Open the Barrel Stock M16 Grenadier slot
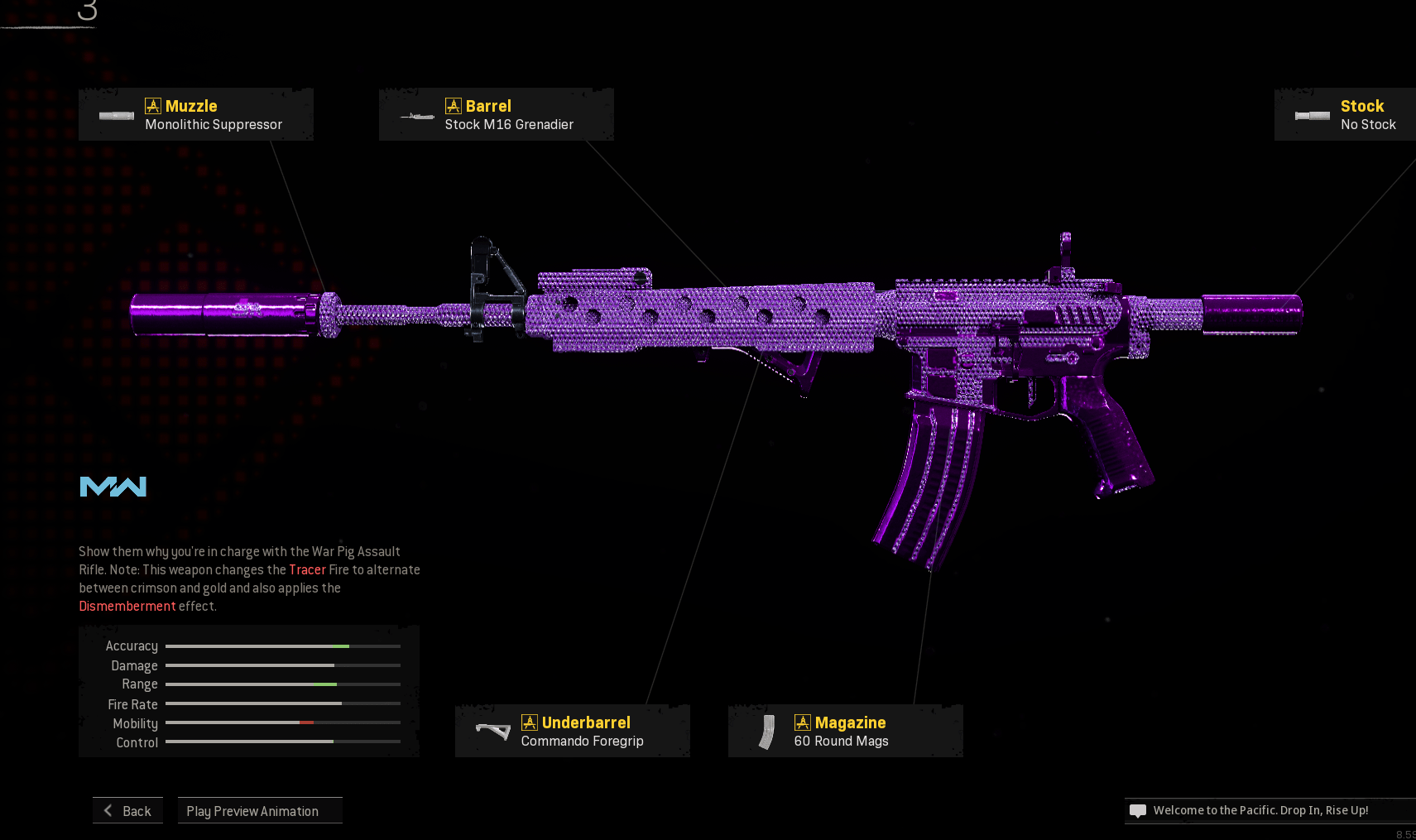Image resolution: width=1416 pixels, height=840 pixels. click(497, 115)
